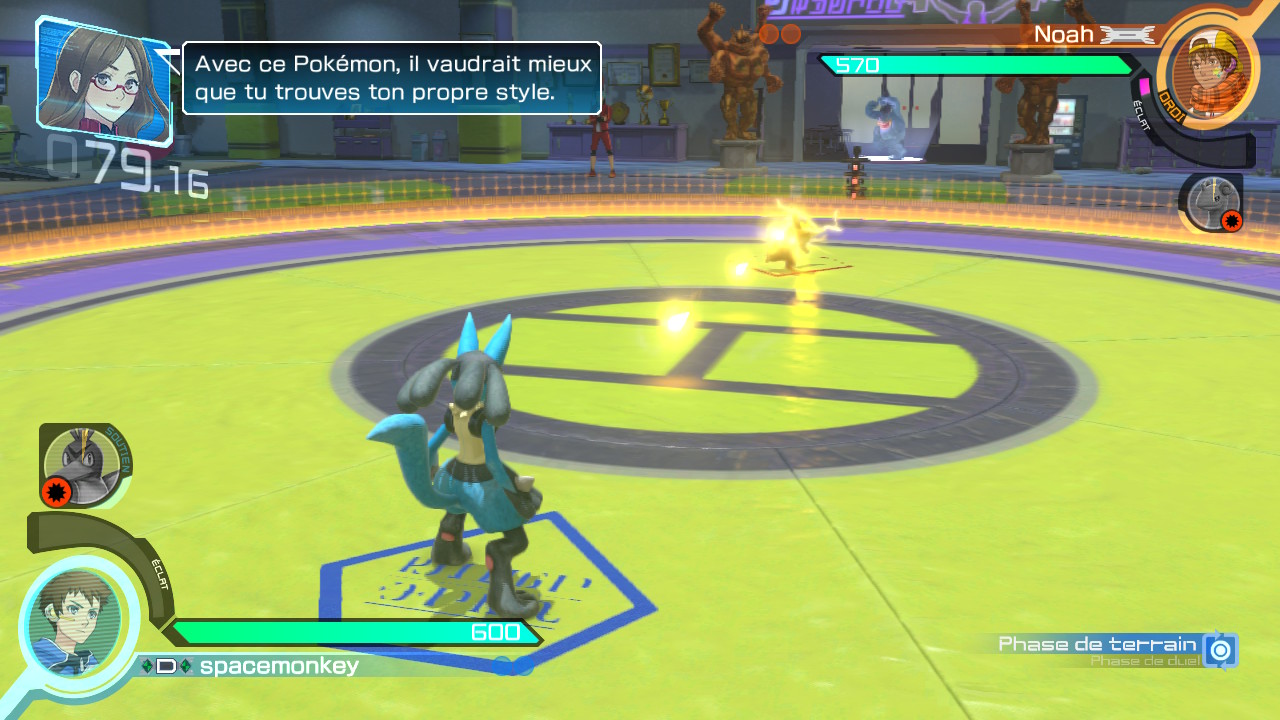The width and height of the screenshot is (1280, 720).
Task: Select the Synergy 'D' gauge emblem
Action: pyautogui.click(x=164, y=664)
